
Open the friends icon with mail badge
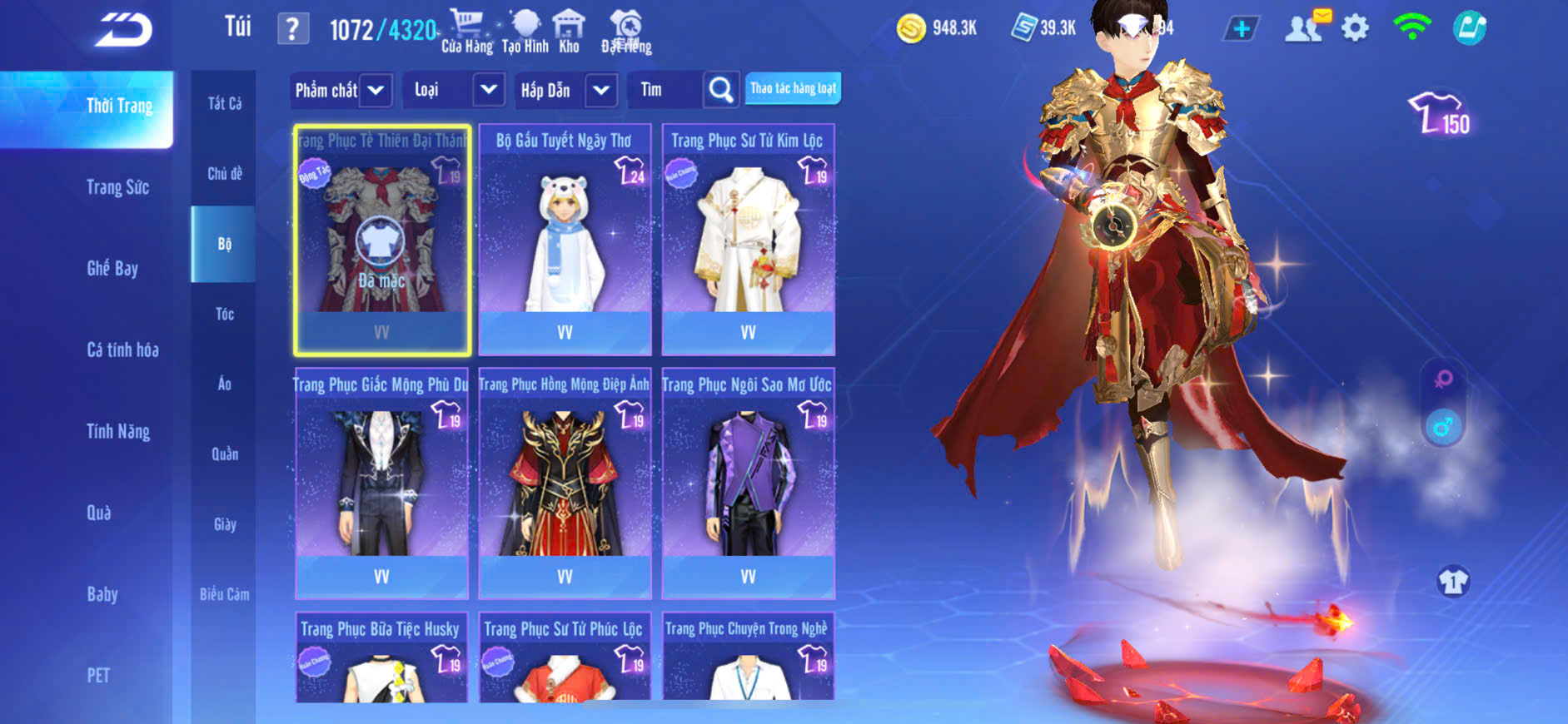tap(1305, 27)
